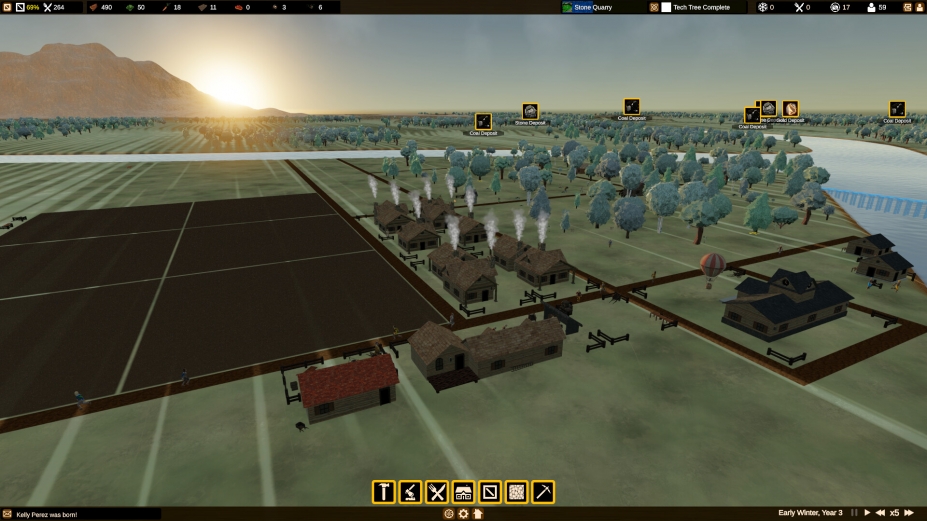Screen dimensions: 927x521
Task: Select the square zone tool
Action: 490,491
